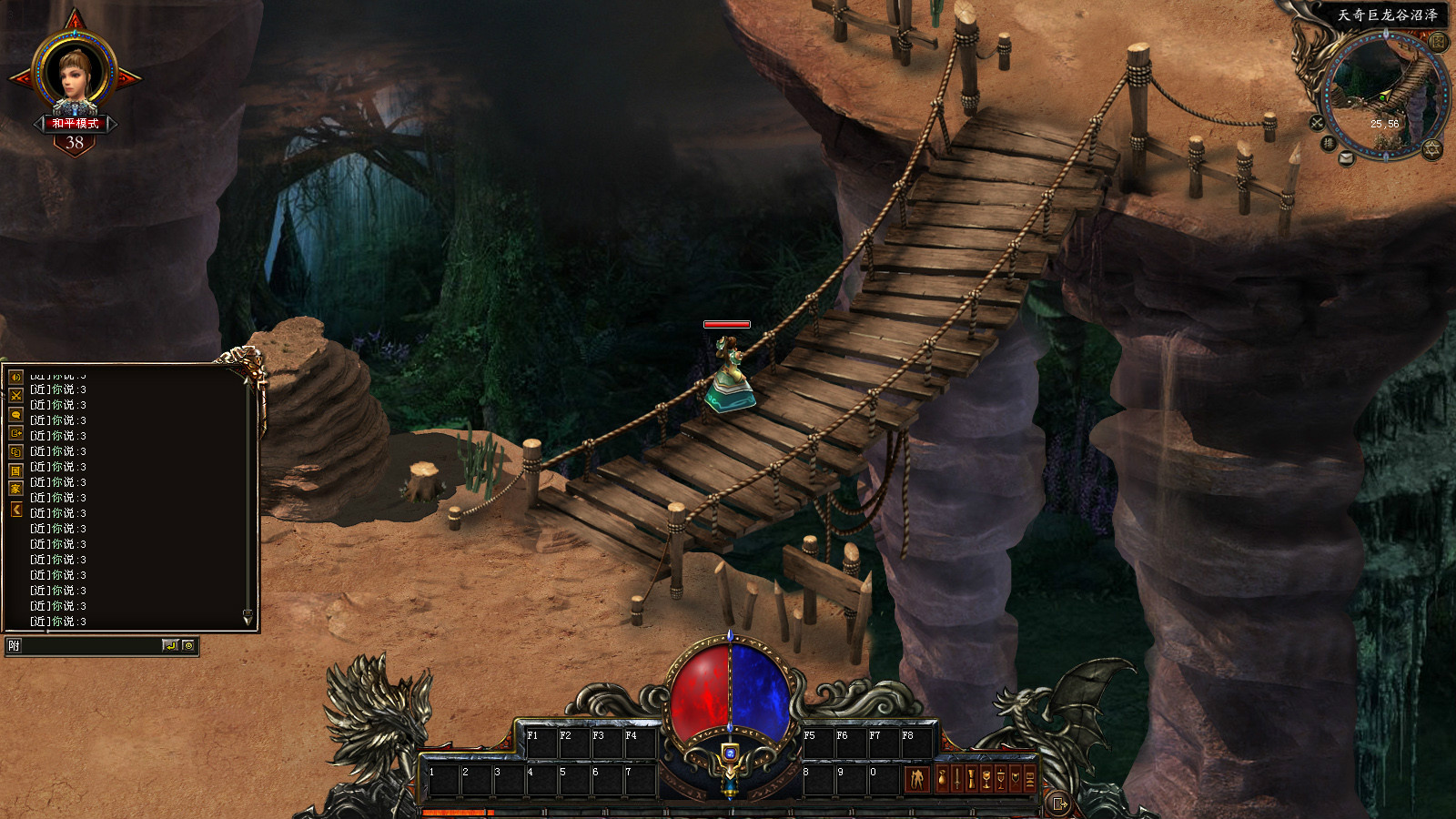1456x819 pixels.
Task: Select the sword icon in the menu bar
Action: point(957,779)
